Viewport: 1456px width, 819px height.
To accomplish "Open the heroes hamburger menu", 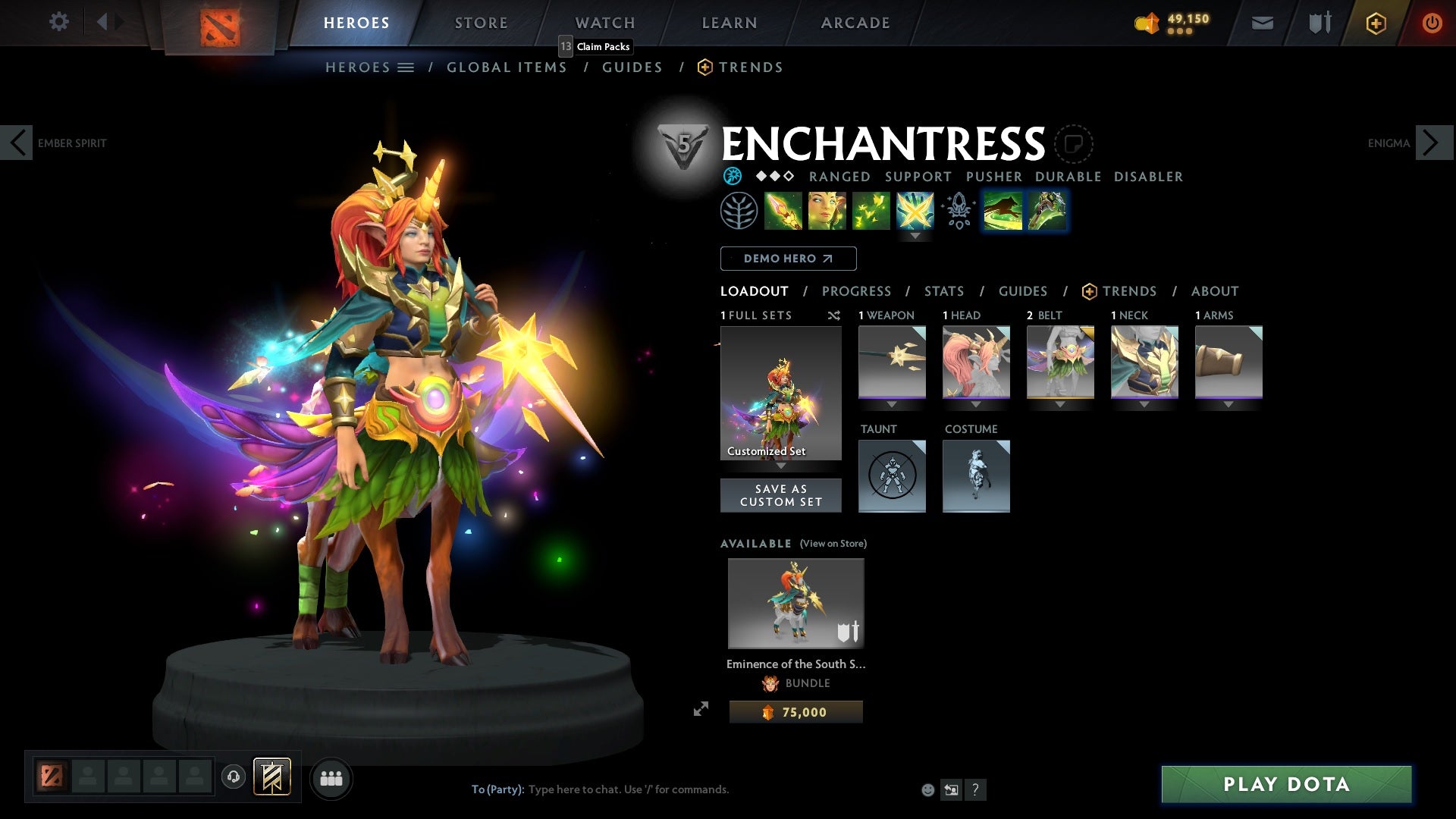I will (x=406, y=67).
